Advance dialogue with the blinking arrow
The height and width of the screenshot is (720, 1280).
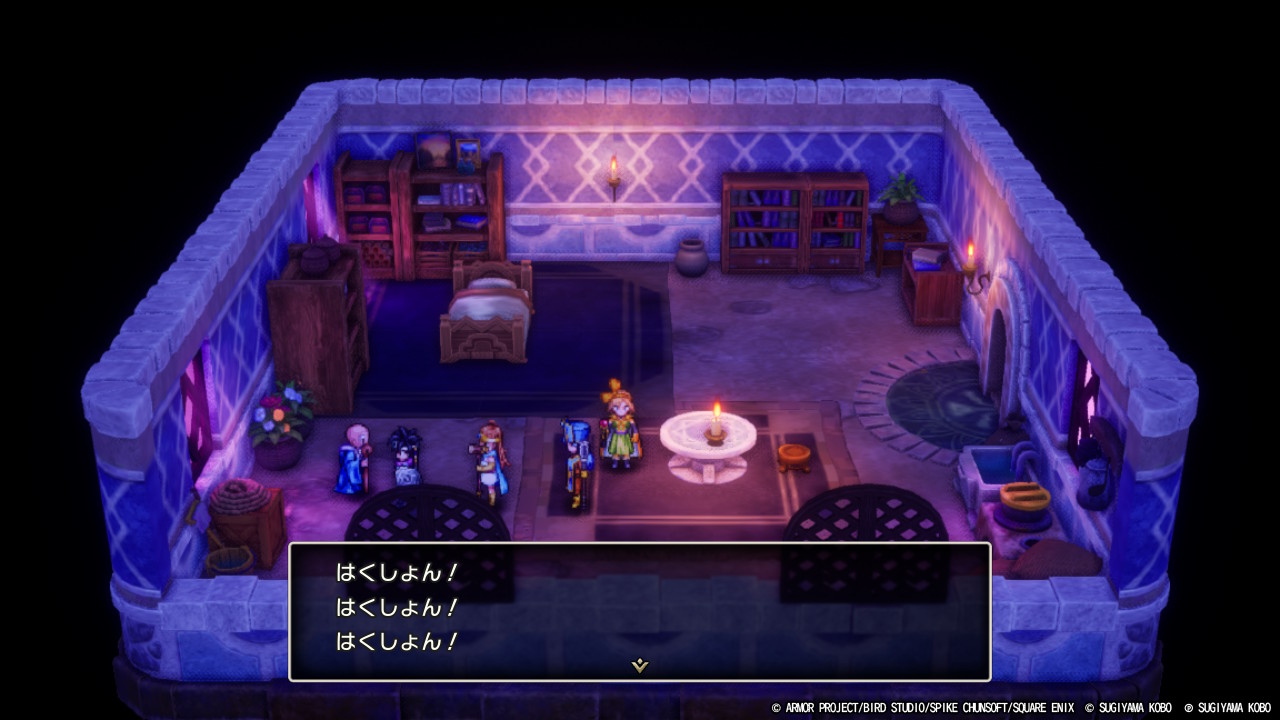point(639,662)
